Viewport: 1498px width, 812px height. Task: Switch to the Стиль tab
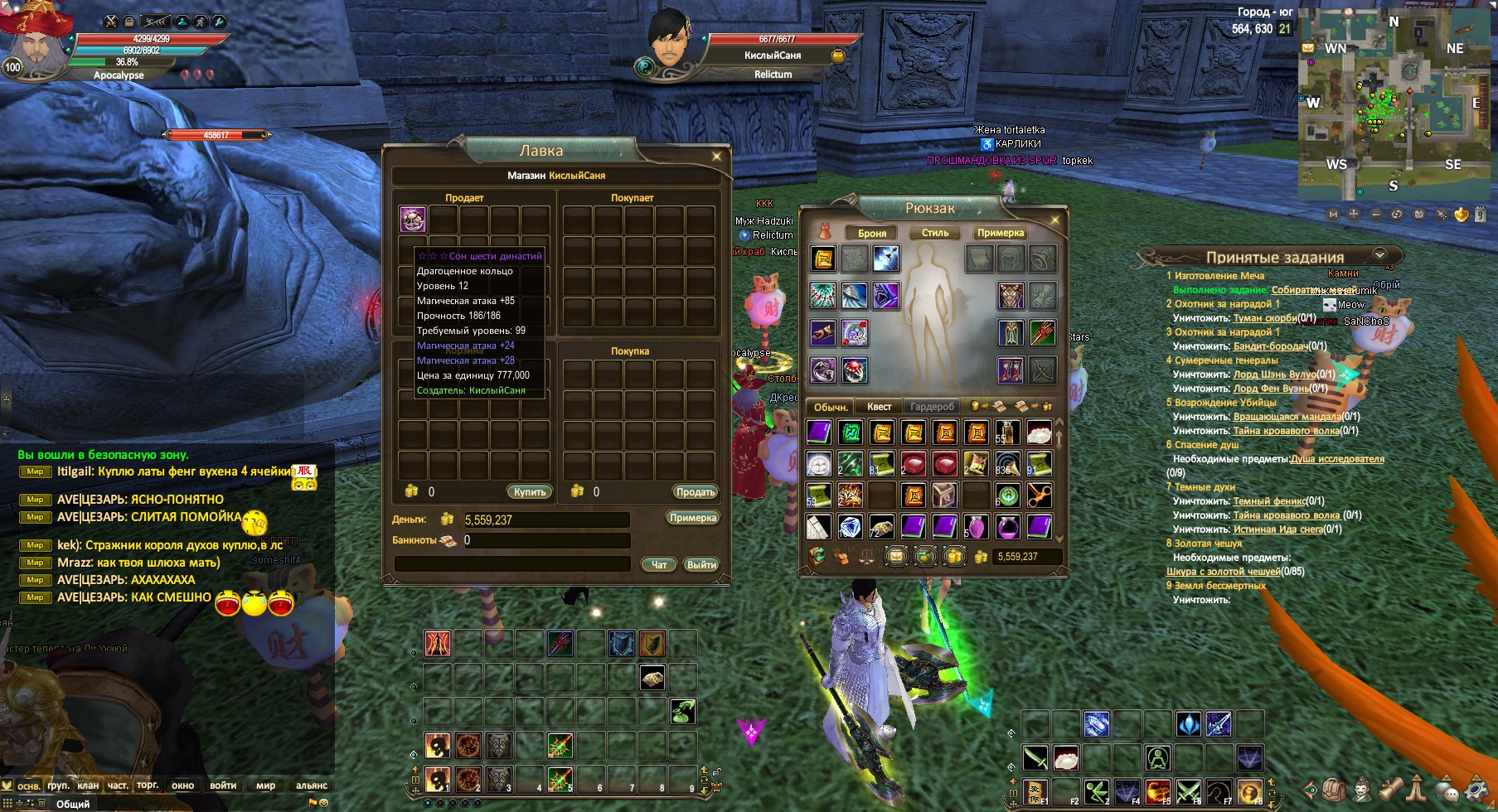coord(935,234)
